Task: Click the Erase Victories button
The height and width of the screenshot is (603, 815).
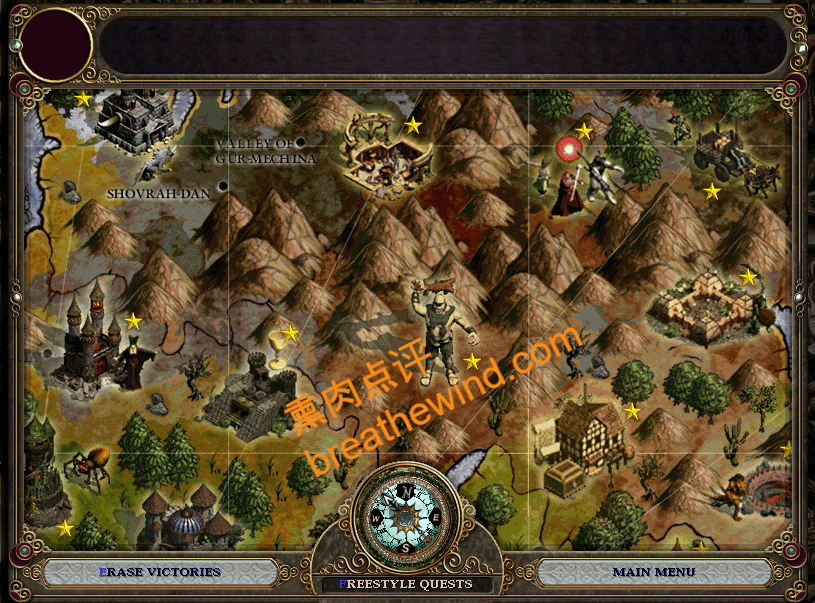Action: [160, 572]
